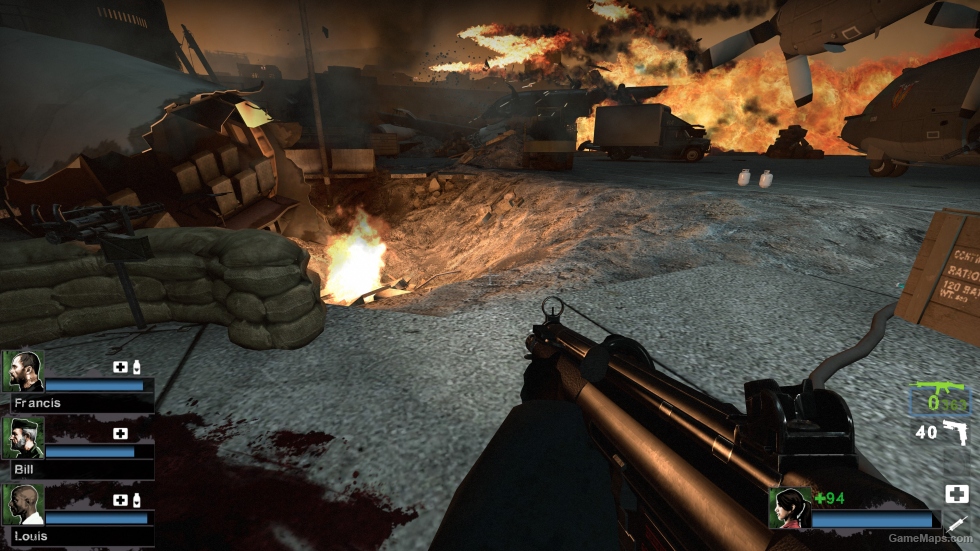This screenshot has height=551, width=980.
Task: Click Louis's pill bottle icon
Action: click(x=136, y=500)
